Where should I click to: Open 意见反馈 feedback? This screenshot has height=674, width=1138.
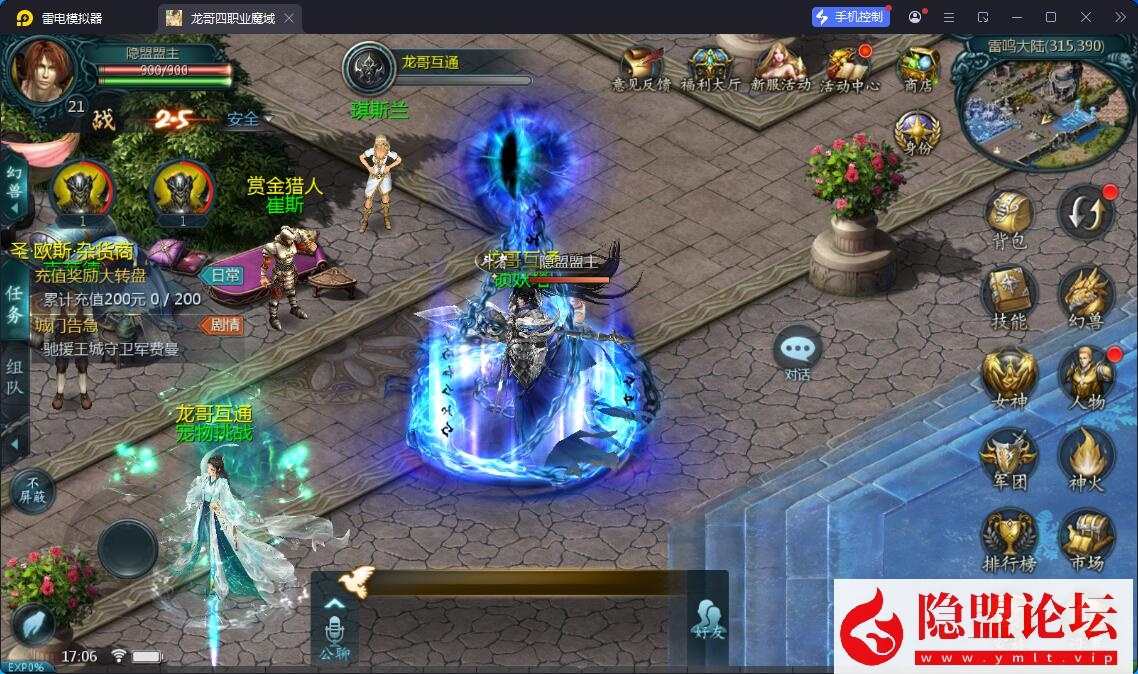point(641,69)
